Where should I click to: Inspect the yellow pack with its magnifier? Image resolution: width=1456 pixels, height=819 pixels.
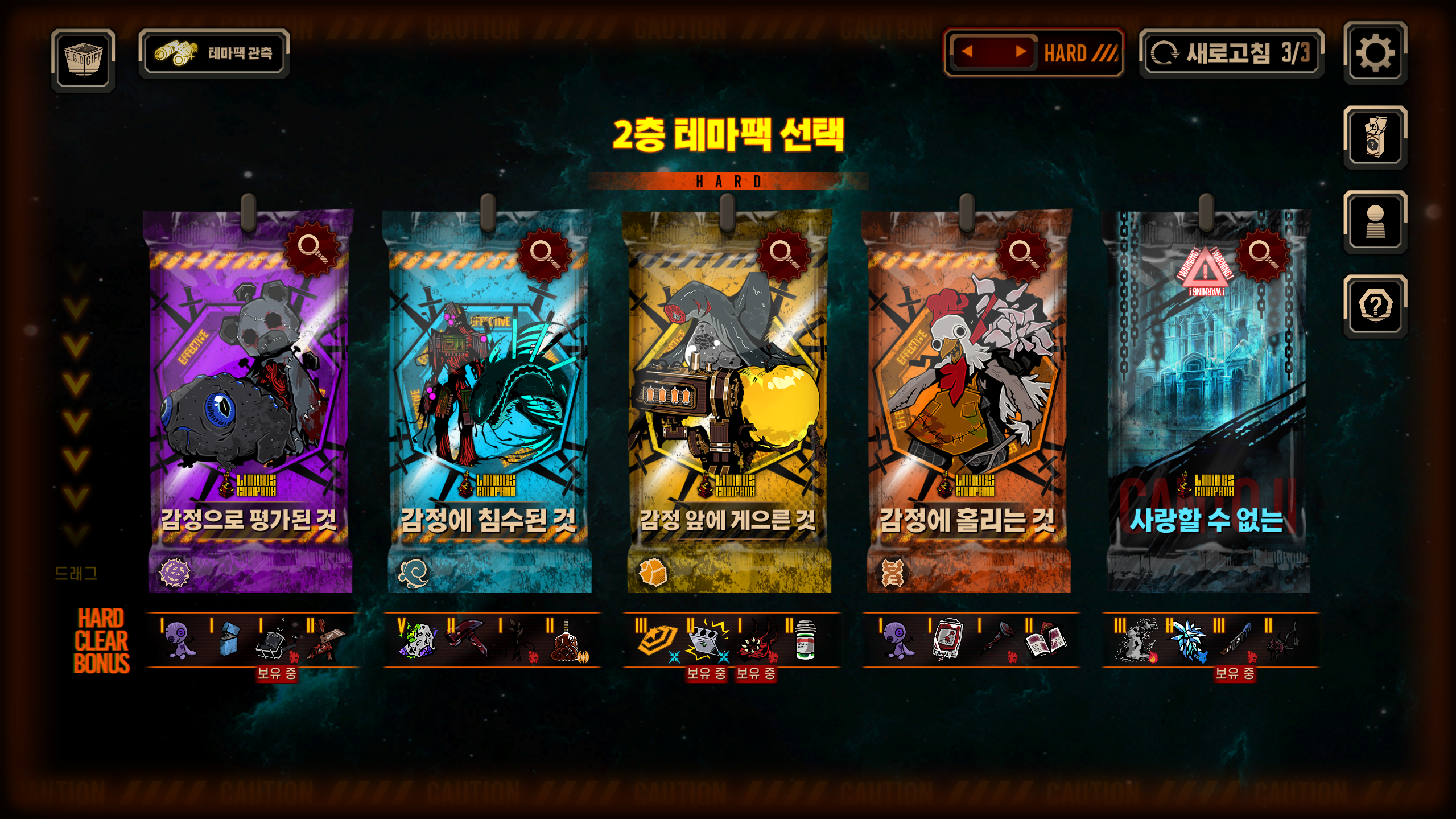point(782,252)
